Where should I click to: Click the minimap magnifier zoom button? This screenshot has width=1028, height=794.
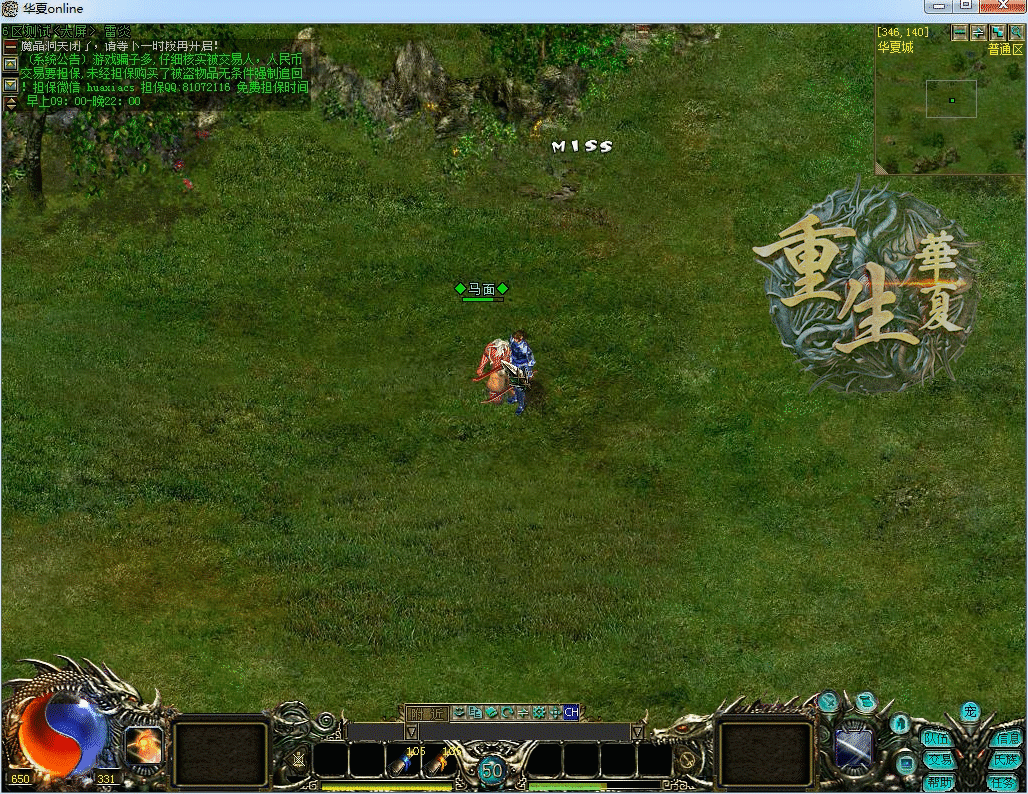(x=1016, y=32)
